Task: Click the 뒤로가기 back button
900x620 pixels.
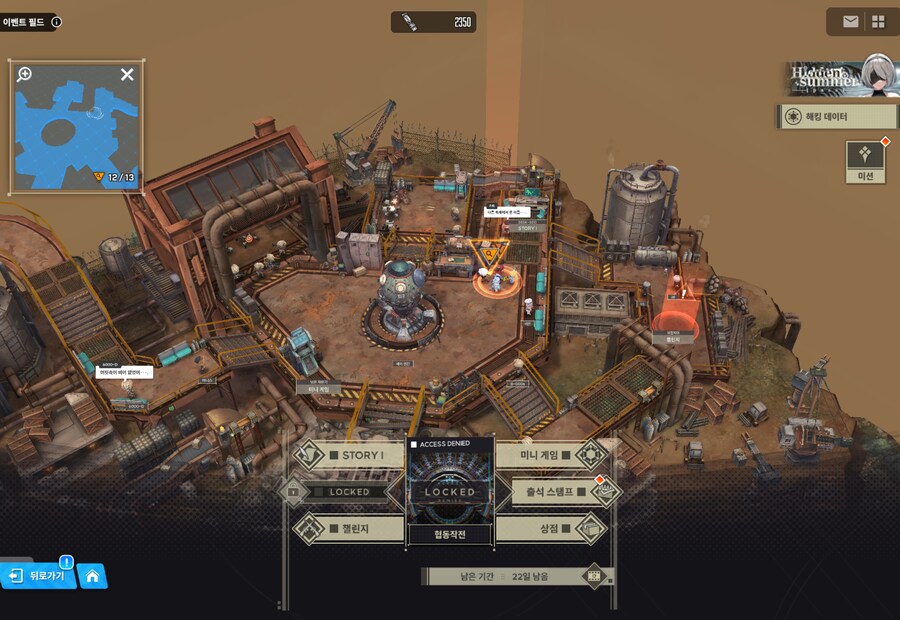Action: point(39,576)
